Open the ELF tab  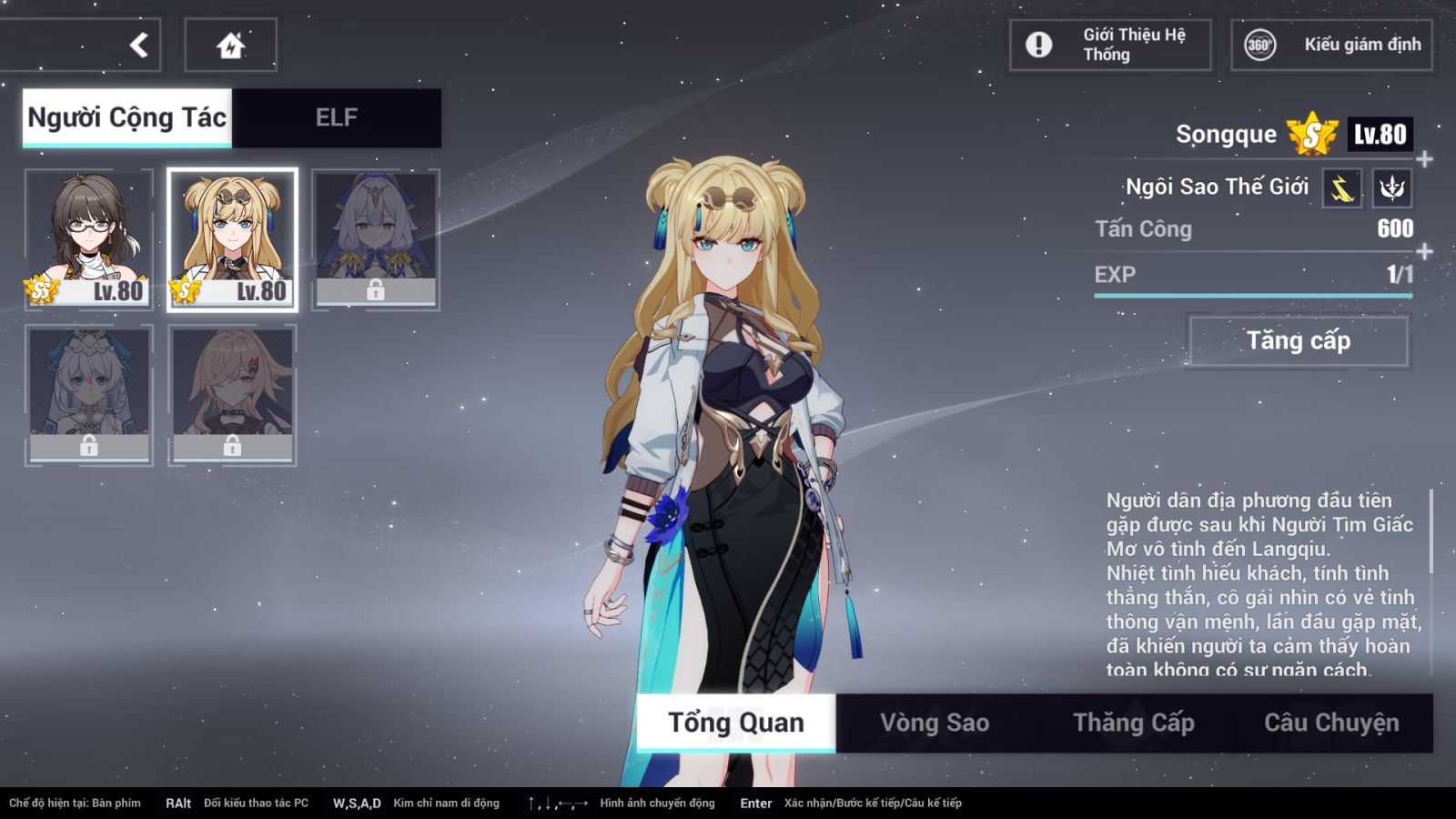[336, 117]
